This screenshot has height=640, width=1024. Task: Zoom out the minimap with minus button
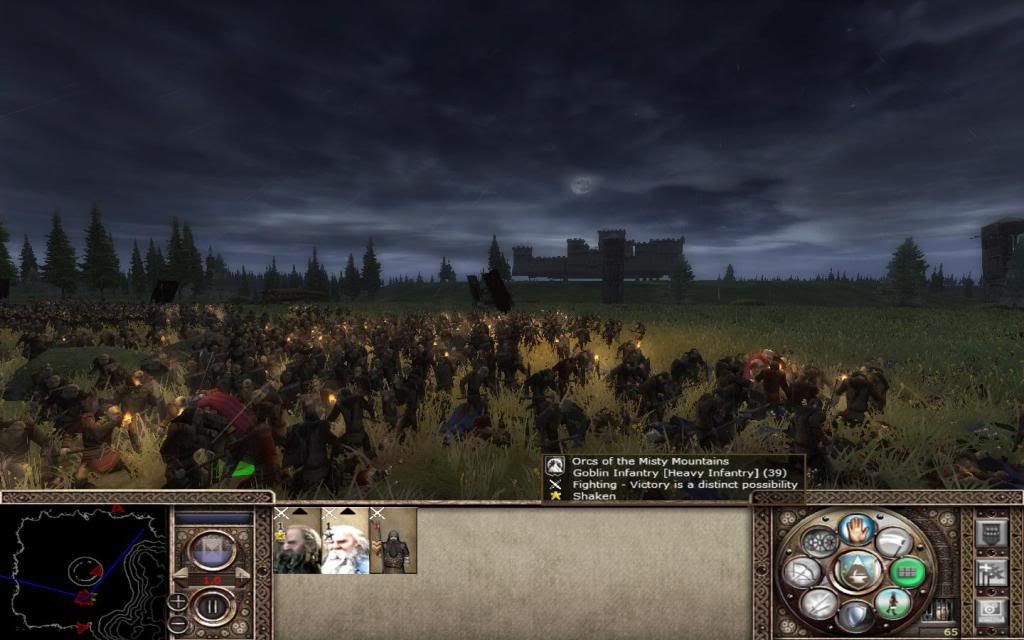[x=177, y=622]
